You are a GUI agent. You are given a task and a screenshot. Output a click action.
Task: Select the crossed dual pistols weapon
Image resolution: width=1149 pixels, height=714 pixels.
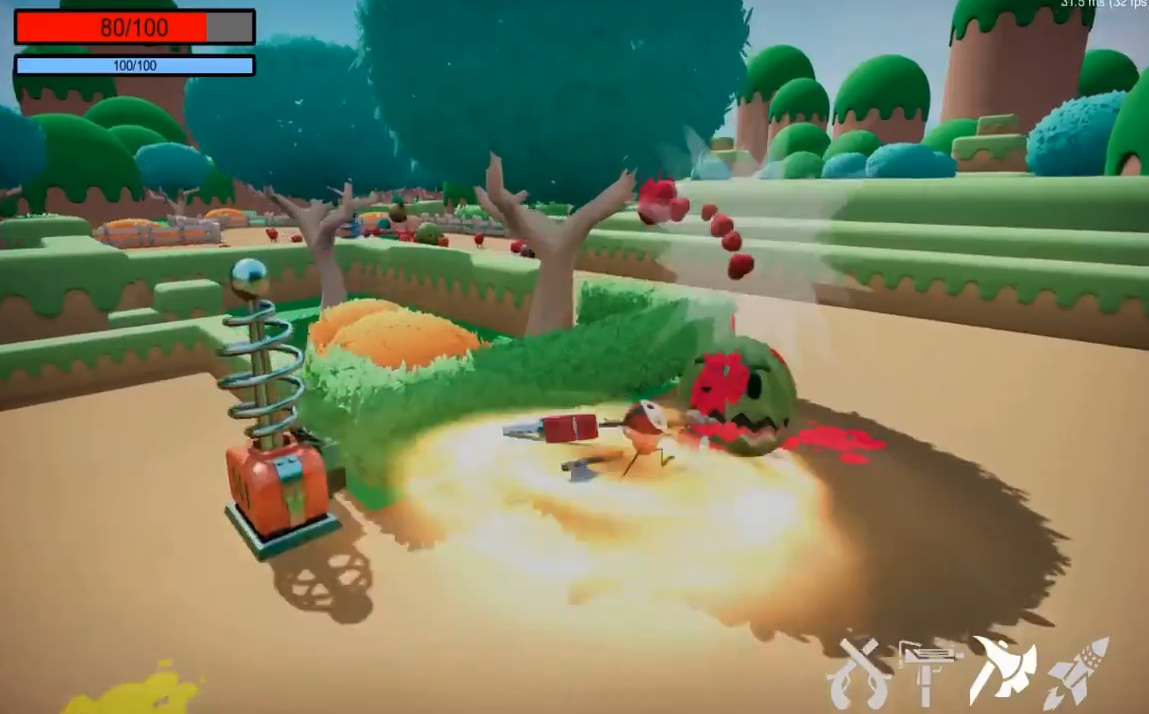(x=859, y=673)
